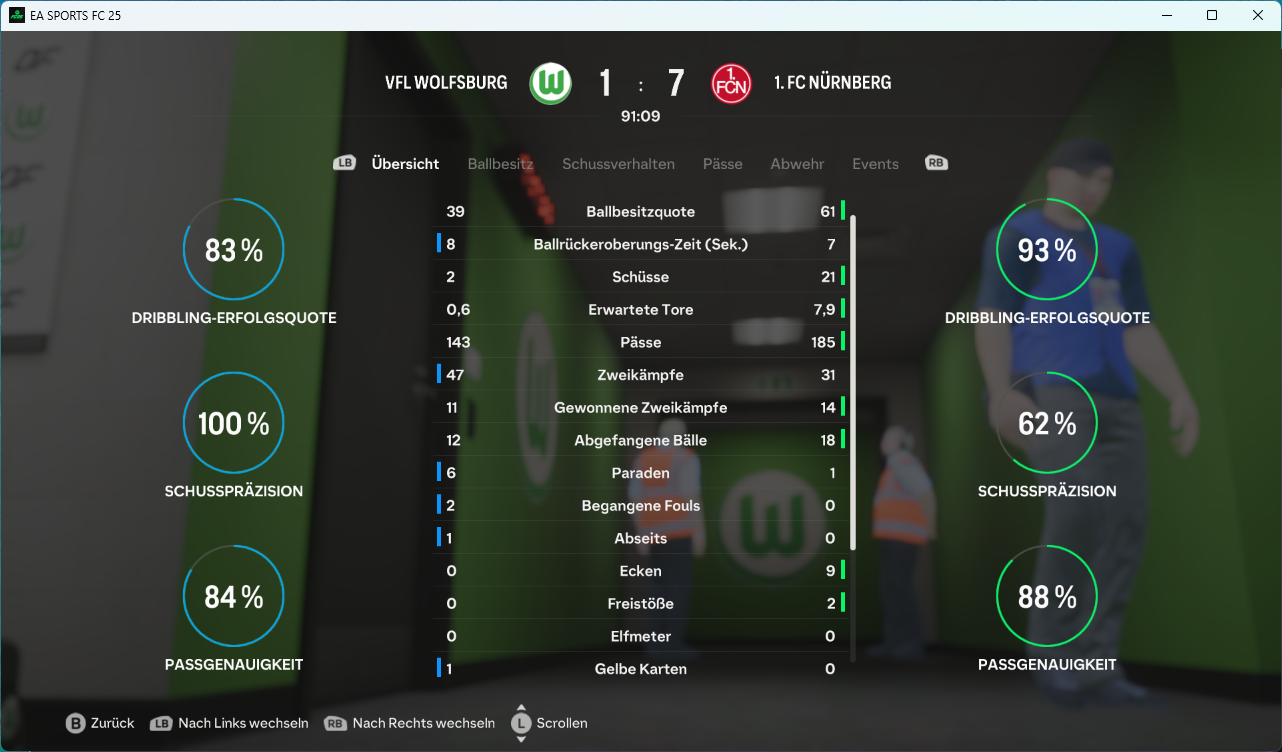Open the Events tab
1282x752 pixels.
pos(875,164)
